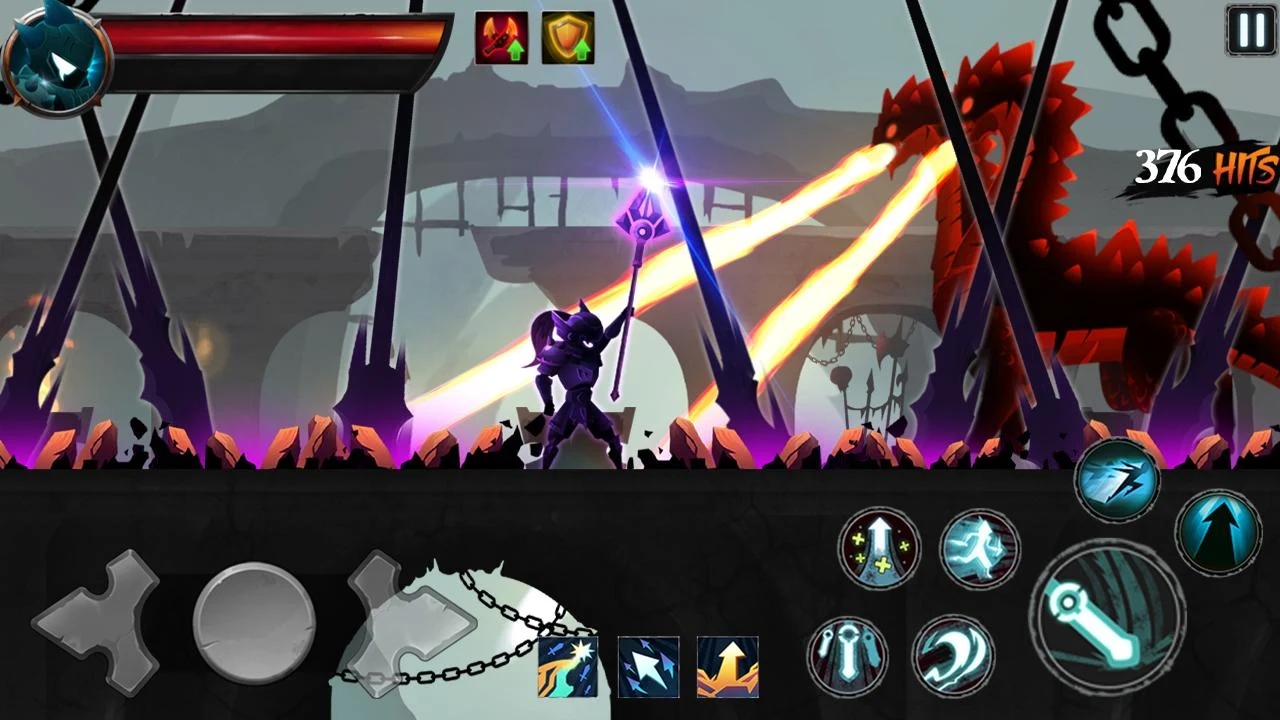Screen dimensions: 1280x720
Task: Trigger the healing up-arrow skill
Action: pos(879,548)
